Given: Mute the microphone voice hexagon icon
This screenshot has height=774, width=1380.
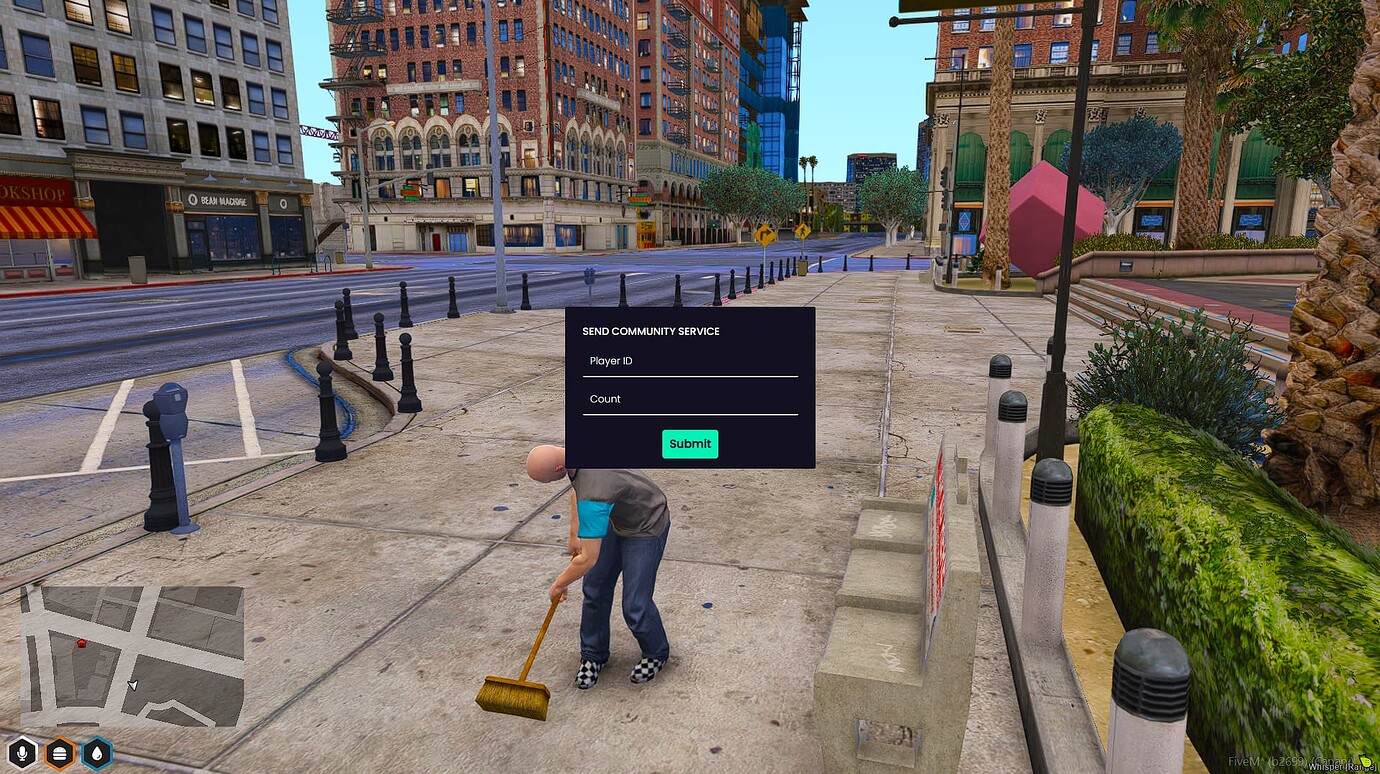Looking at the screenshot, I should [22, 753].
